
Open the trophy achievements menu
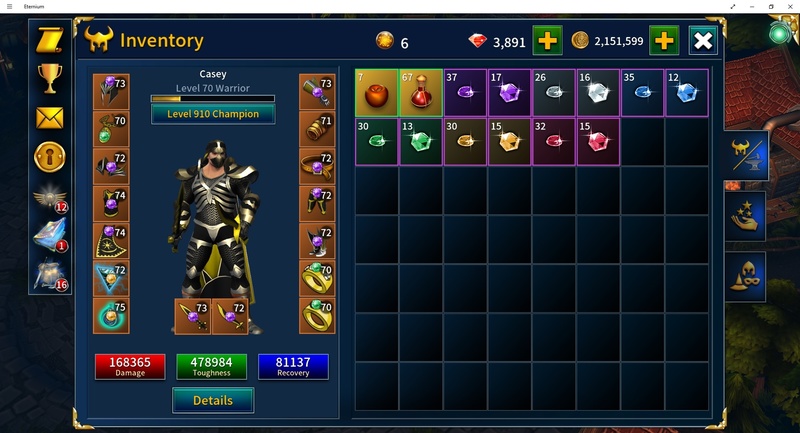pos(49,77)
